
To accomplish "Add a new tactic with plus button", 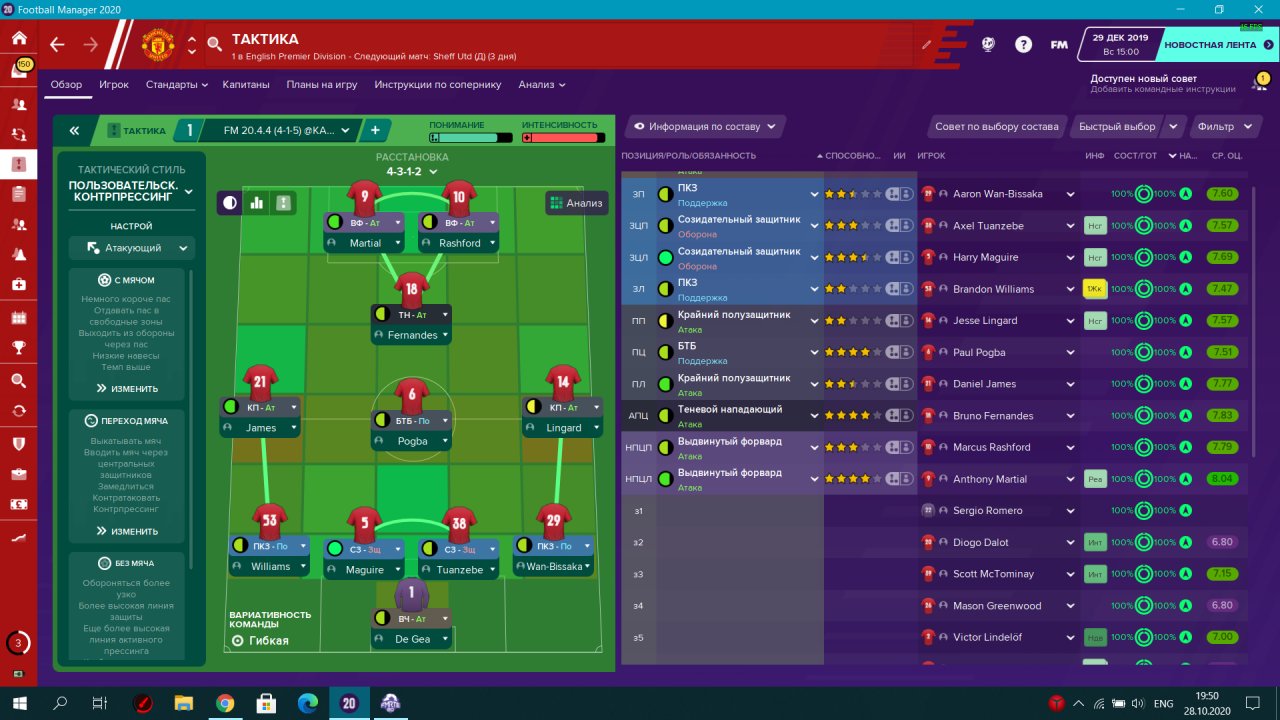I will [x=375, y=130].
